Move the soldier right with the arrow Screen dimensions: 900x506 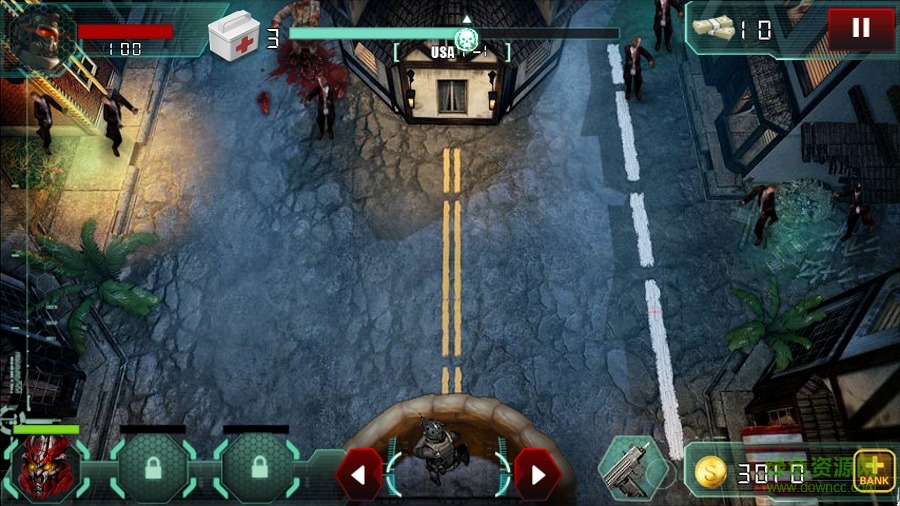point(537,474)
